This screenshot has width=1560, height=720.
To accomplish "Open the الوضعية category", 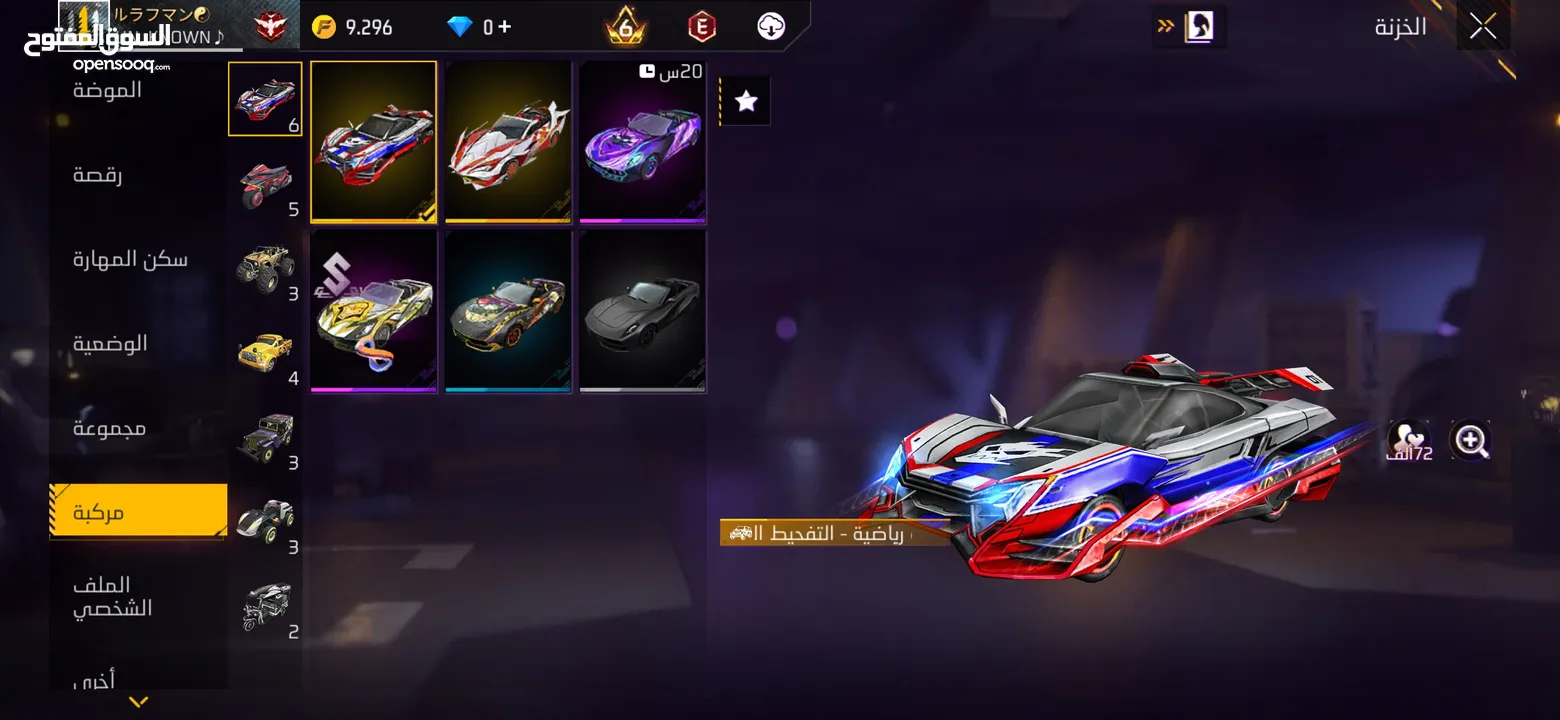I will pyautogui.click(x=110, y=343).
